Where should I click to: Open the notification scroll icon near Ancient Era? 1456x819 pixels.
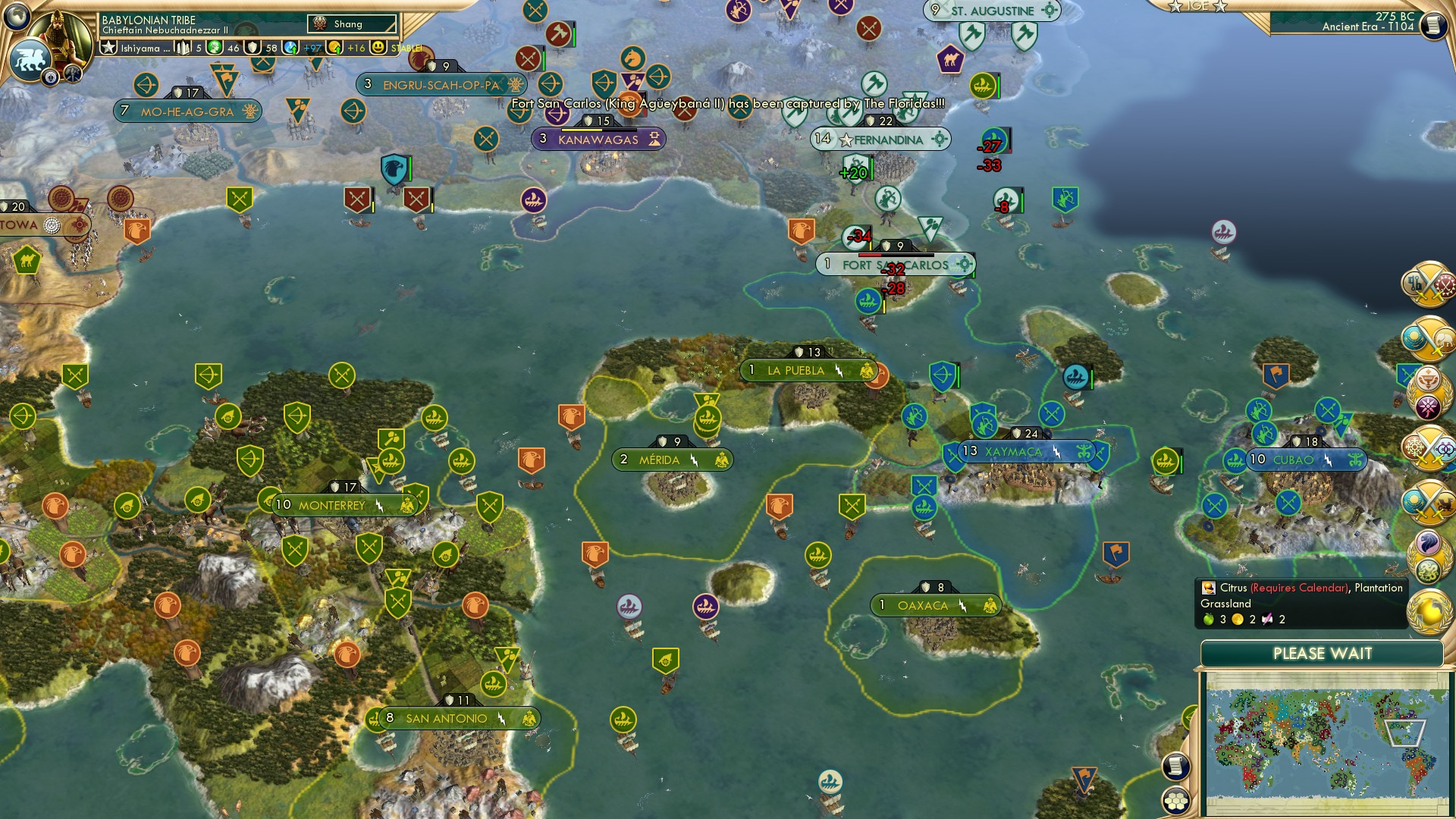(1433, 24)
